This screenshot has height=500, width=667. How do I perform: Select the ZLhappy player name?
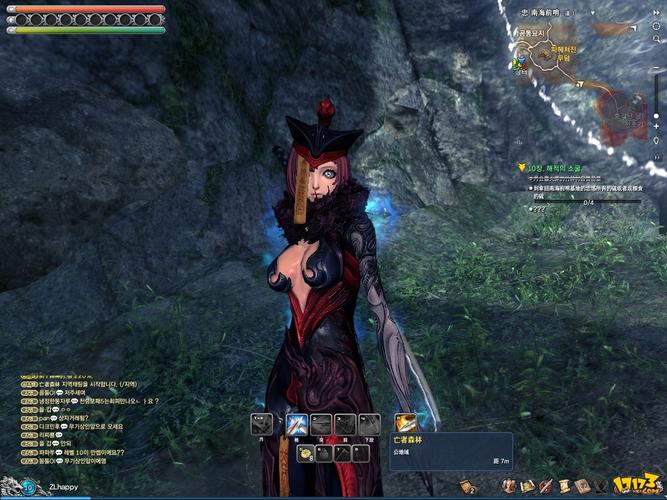click(x=64, y=487)
